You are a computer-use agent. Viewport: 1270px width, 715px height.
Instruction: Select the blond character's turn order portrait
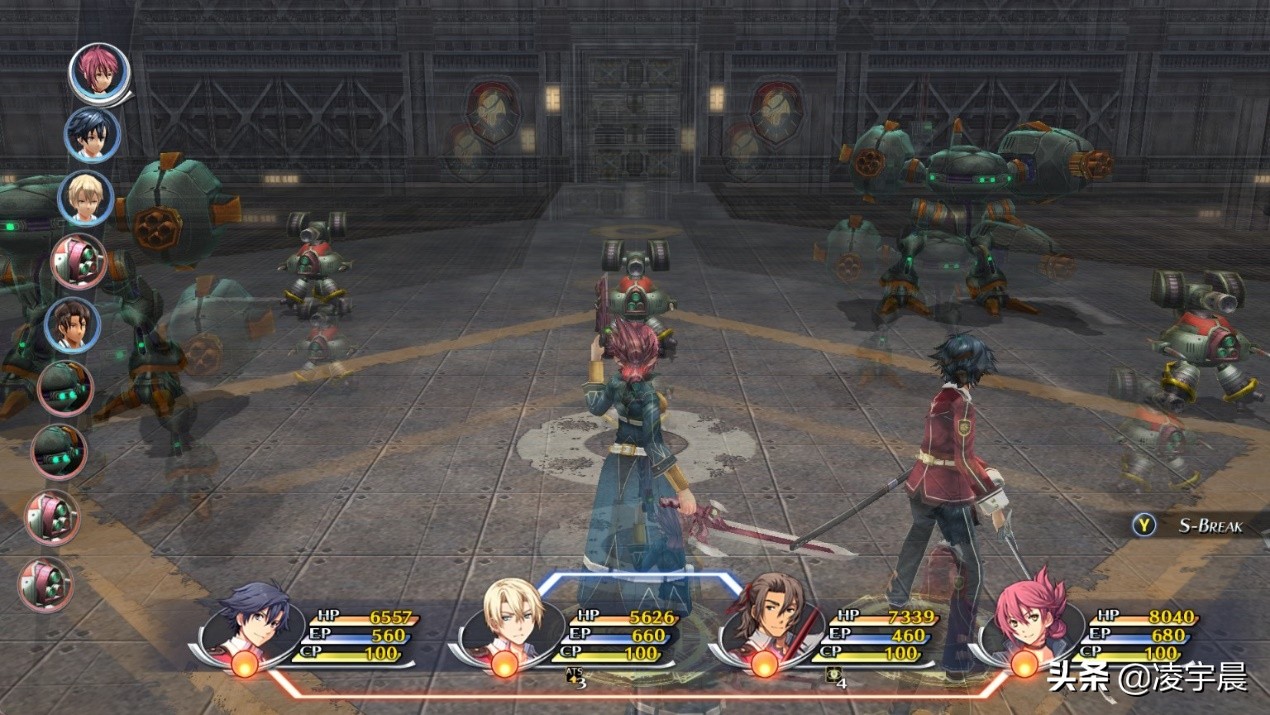click(x=85, y=198)
